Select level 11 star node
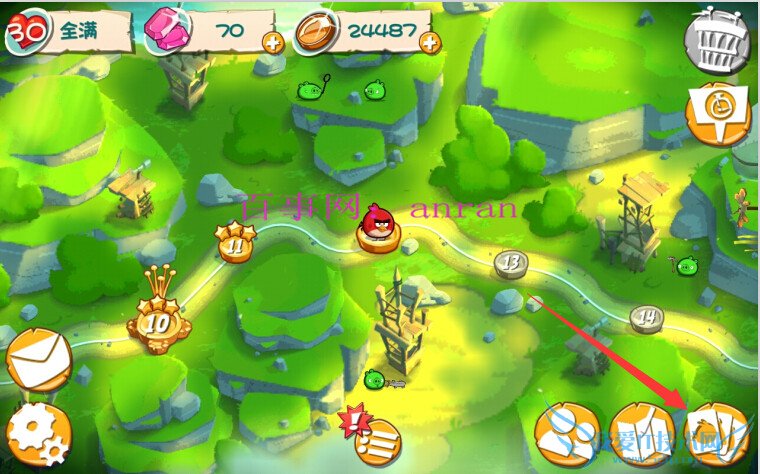Viewport: 760px width, 474px height. pyautogui.click(x=236, y=243)
